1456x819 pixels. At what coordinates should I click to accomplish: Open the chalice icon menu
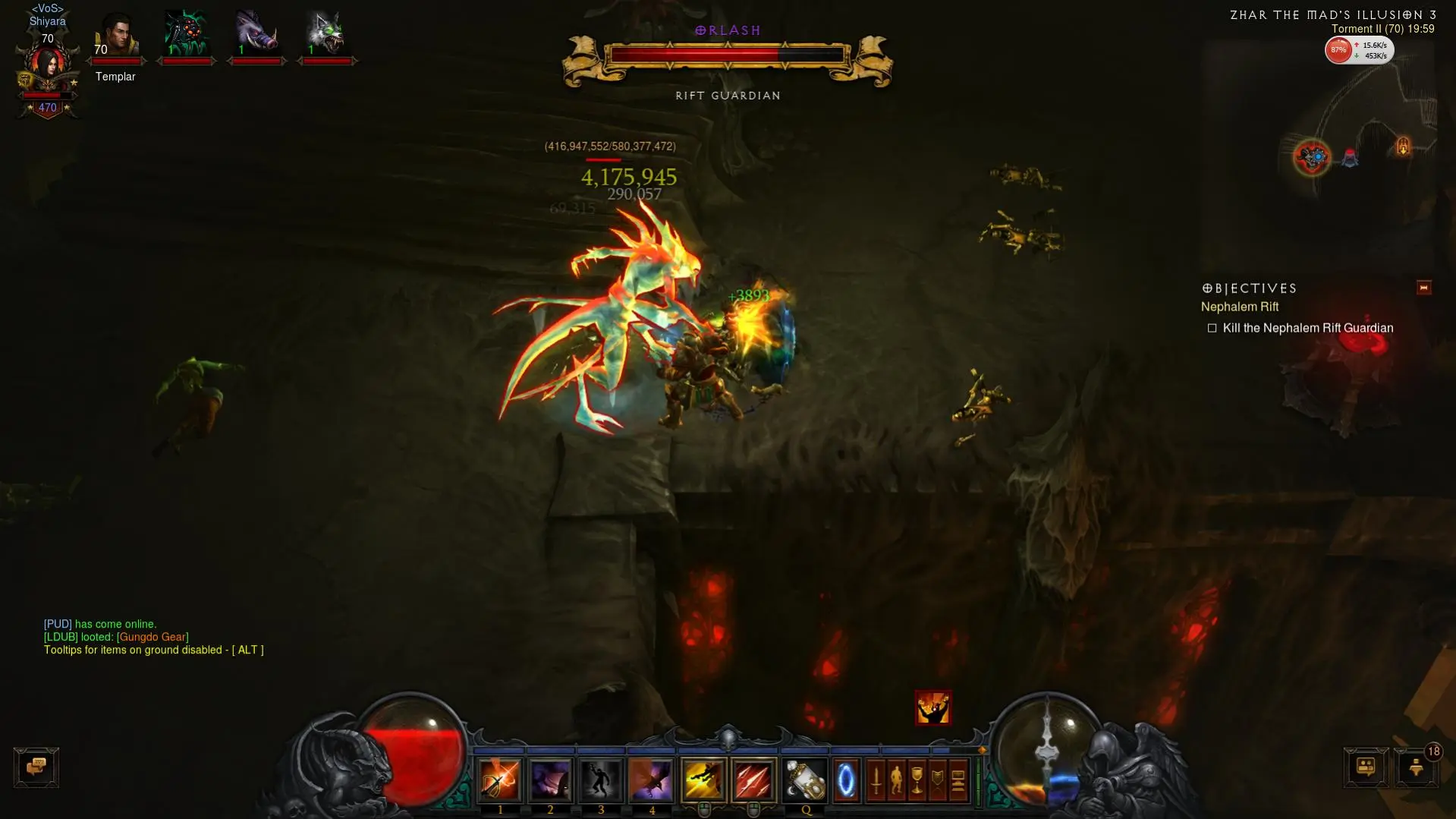coord(917,780)
